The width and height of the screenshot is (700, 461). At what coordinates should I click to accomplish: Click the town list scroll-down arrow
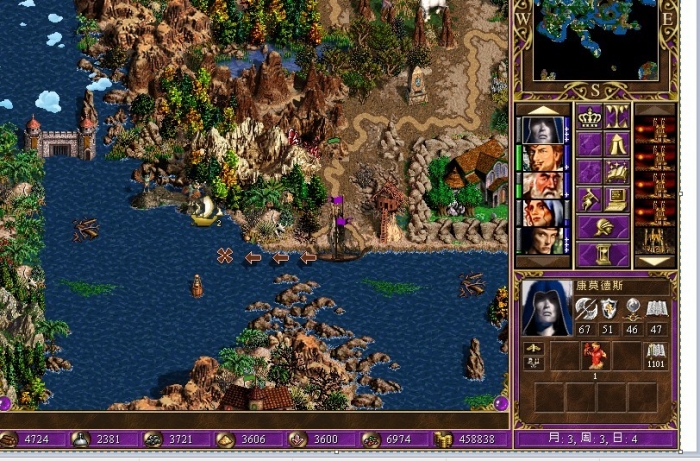[x=655, y=262]
